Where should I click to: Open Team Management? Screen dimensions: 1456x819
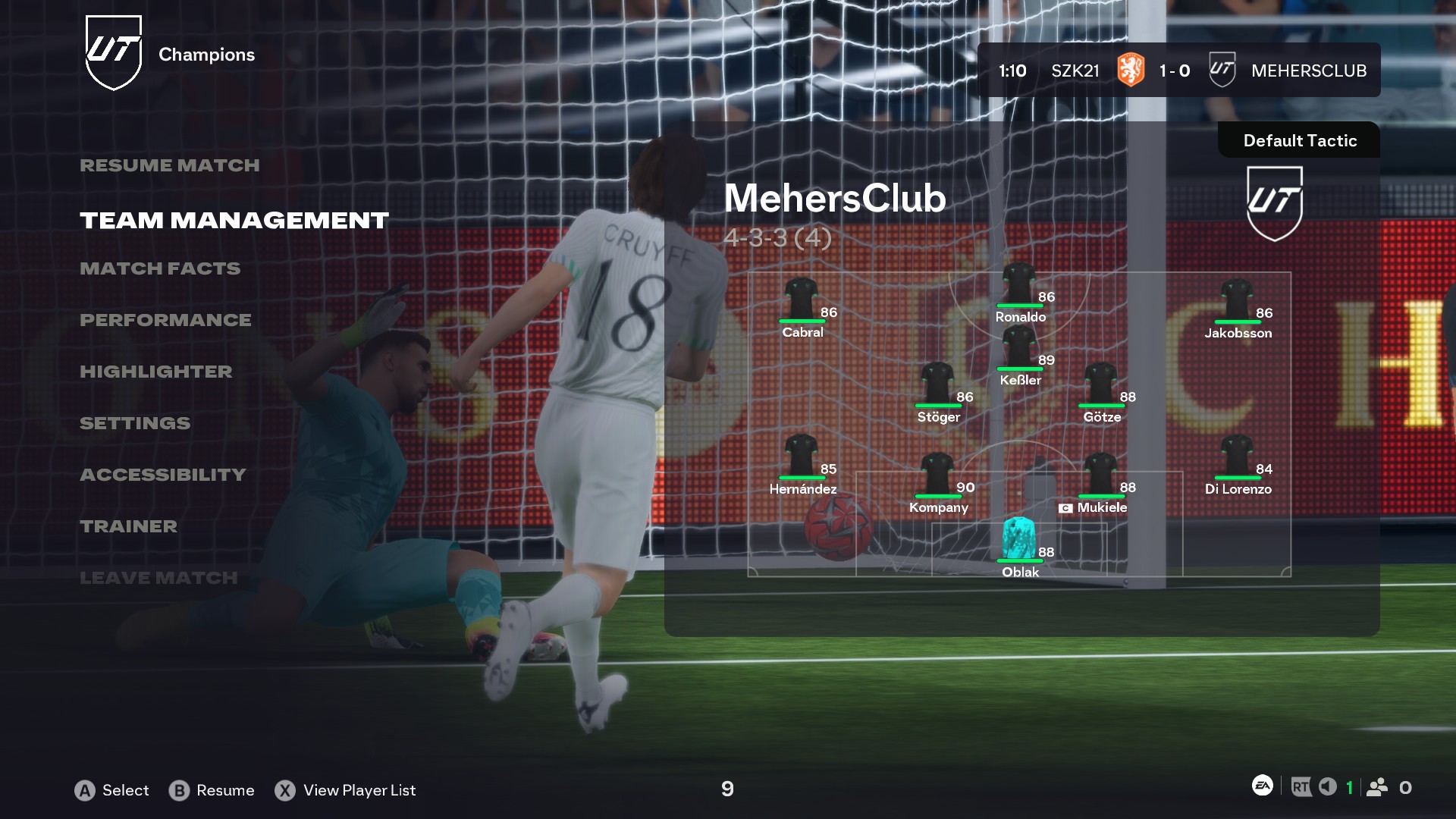234,220
